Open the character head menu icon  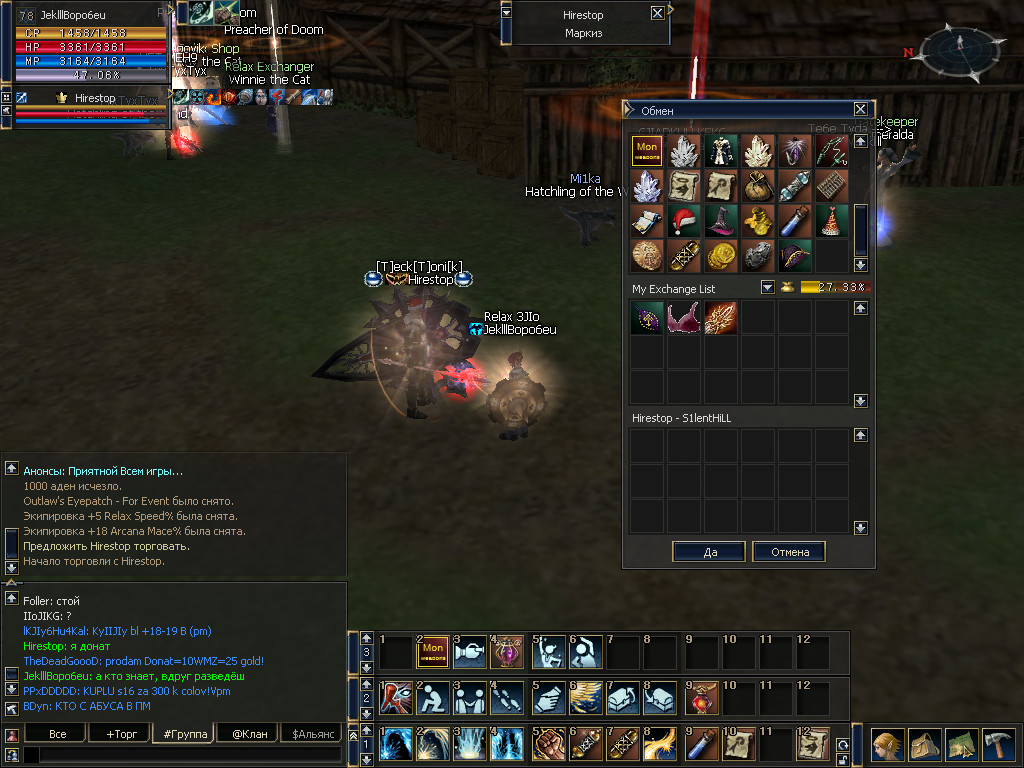tap(887, 745)
